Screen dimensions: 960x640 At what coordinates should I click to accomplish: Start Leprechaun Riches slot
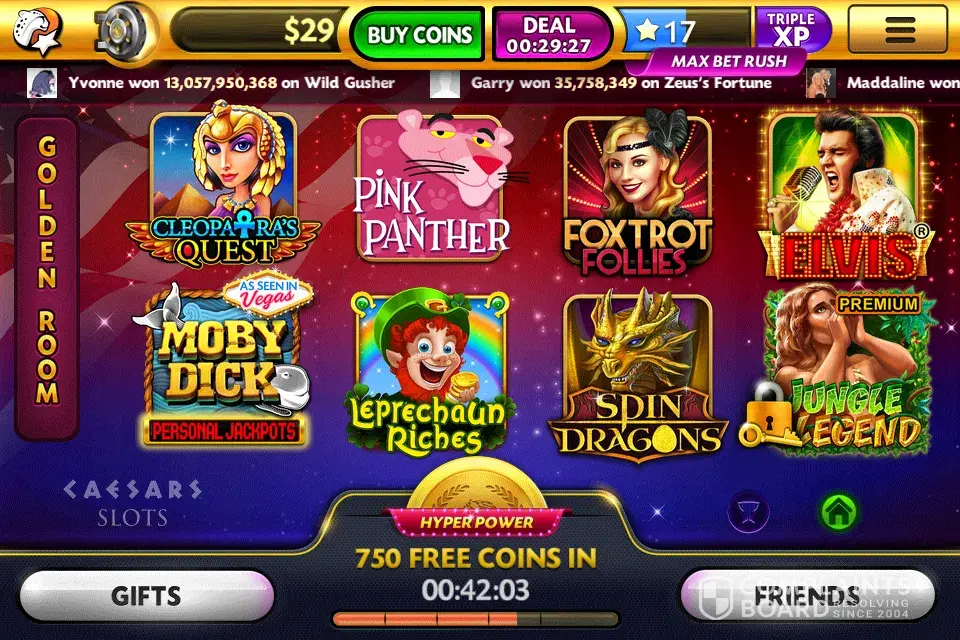tap(431, 370)
